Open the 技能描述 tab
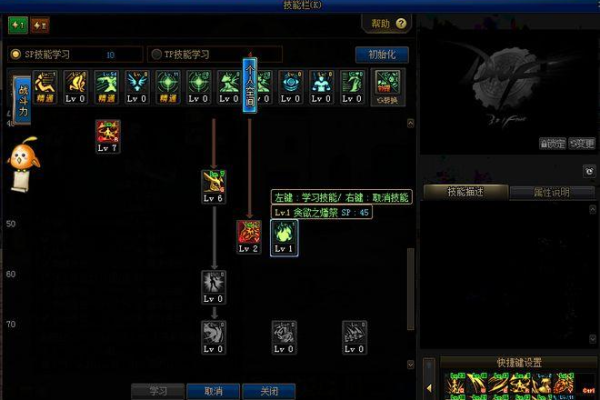 tap(465, 192)
